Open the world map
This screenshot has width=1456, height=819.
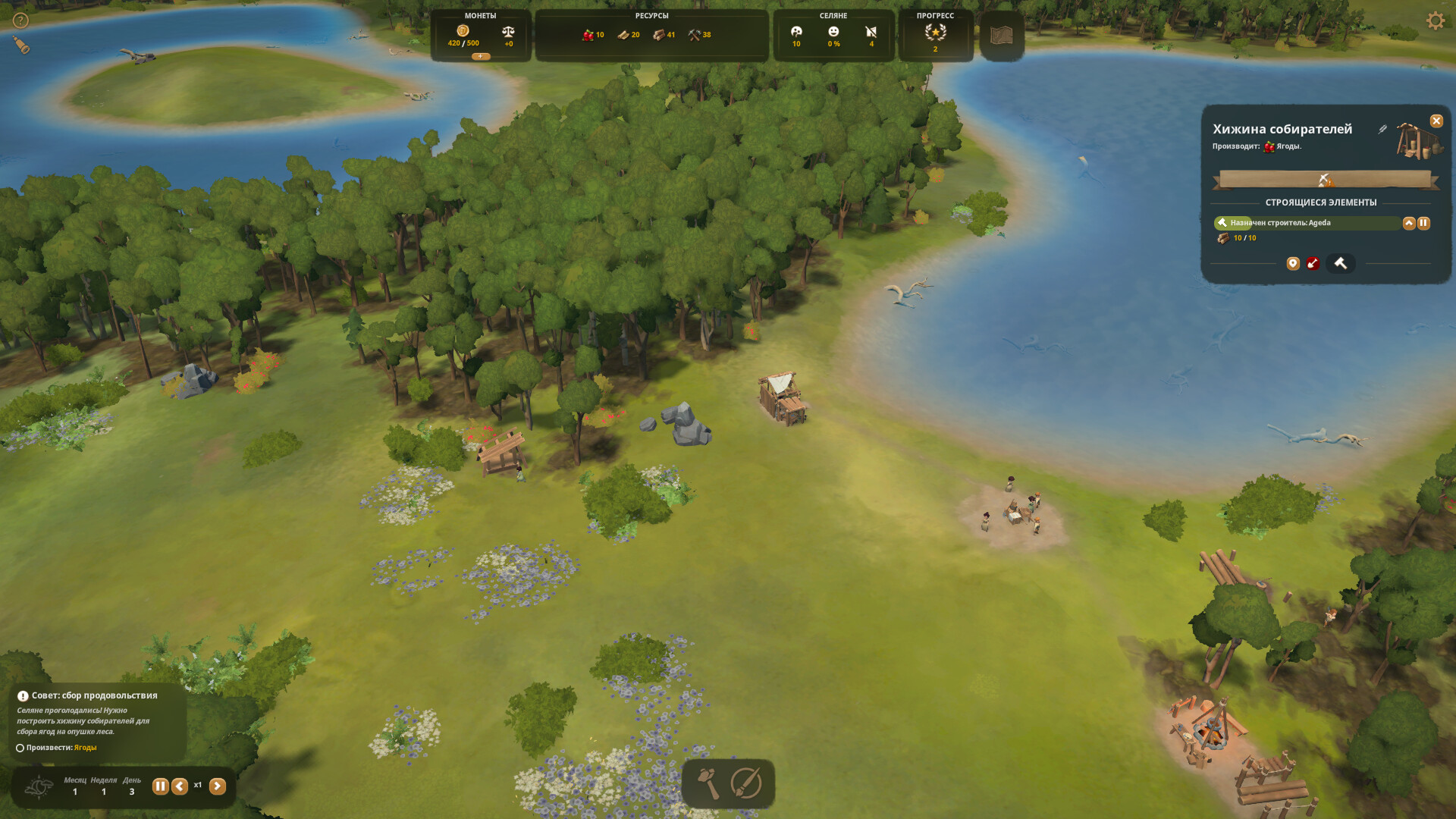[x=1002, y=35]
